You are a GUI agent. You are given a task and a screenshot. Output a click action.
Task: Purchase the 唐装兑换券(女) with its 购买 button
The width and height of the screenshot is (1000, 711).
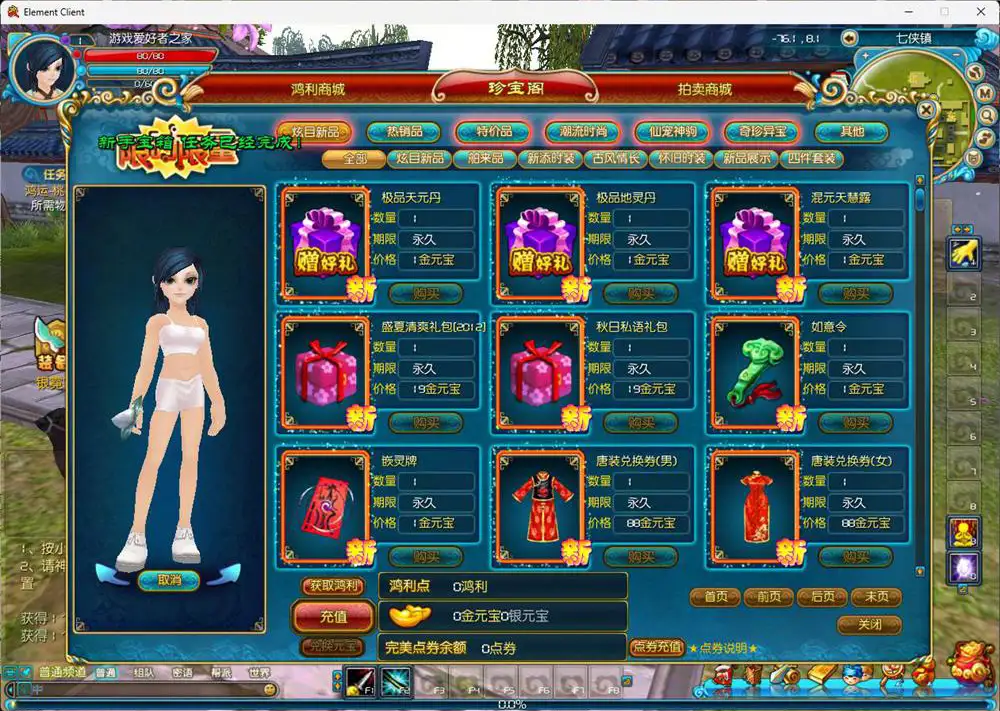click(856, 556)
